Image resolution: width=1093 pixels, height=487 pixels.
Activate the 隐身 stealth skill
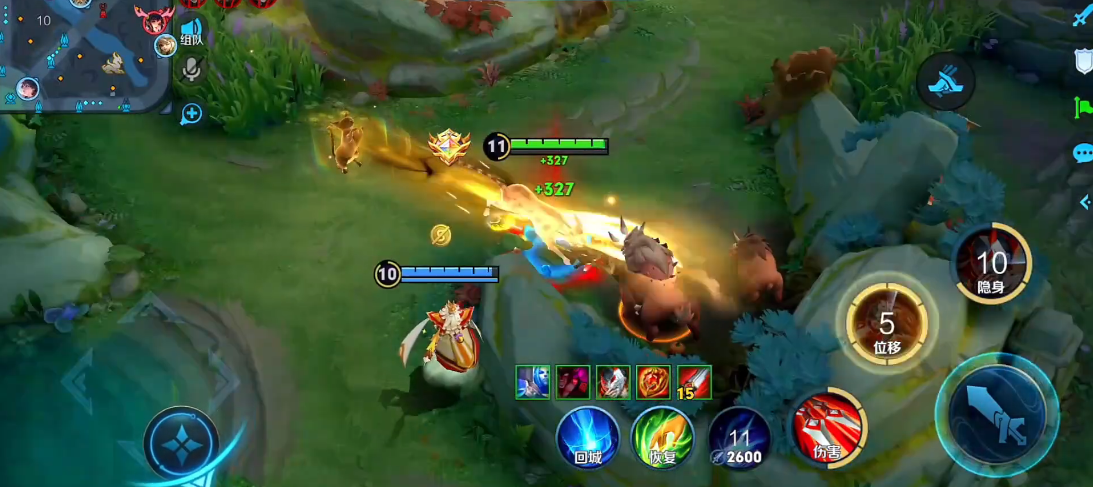pos(991,264)
